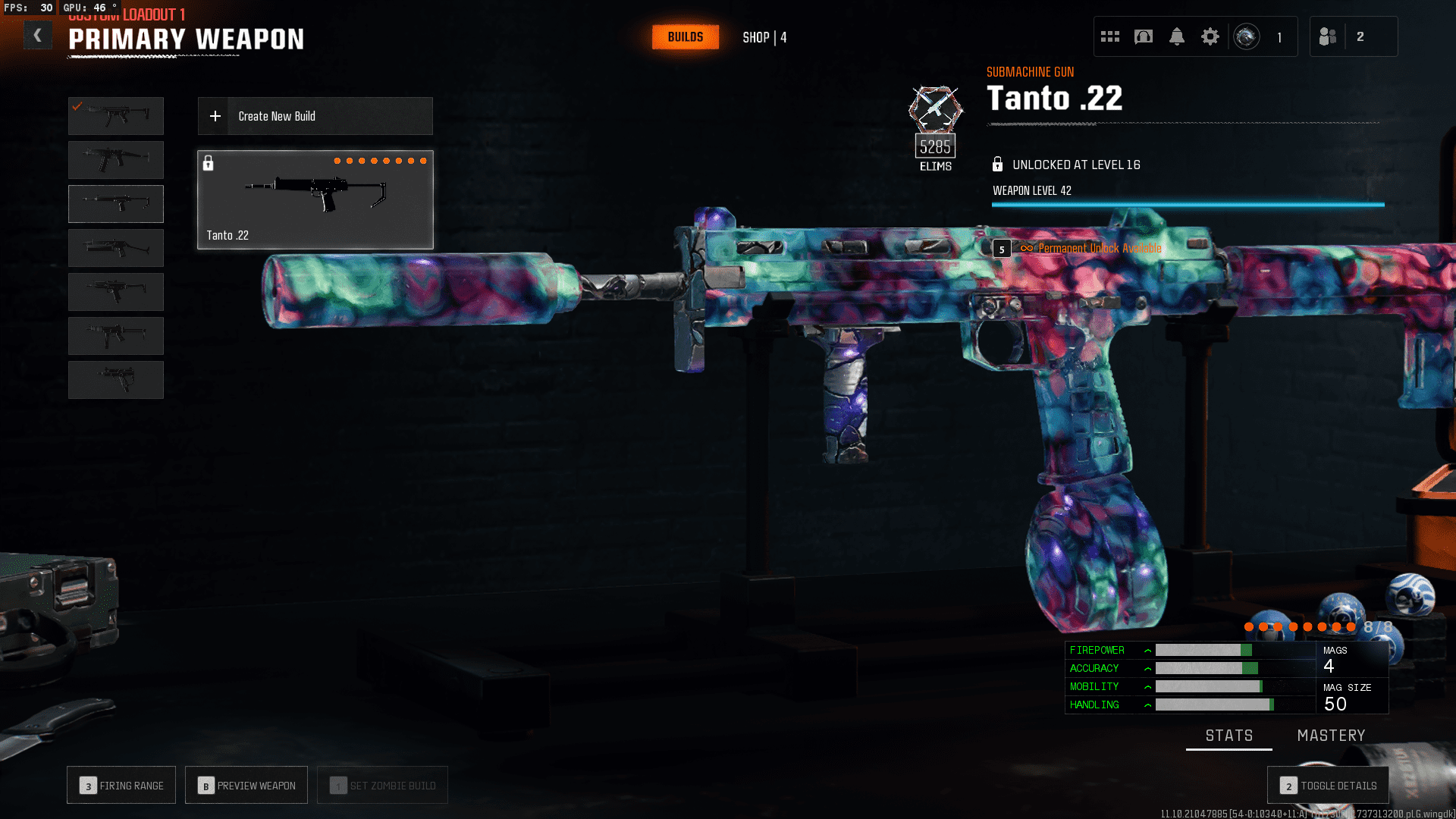Image resolution: width=1456 pixels, height=819 pixels.
Task: Select the checkmarked first weapon thumbnail
Action: point(116,116)
